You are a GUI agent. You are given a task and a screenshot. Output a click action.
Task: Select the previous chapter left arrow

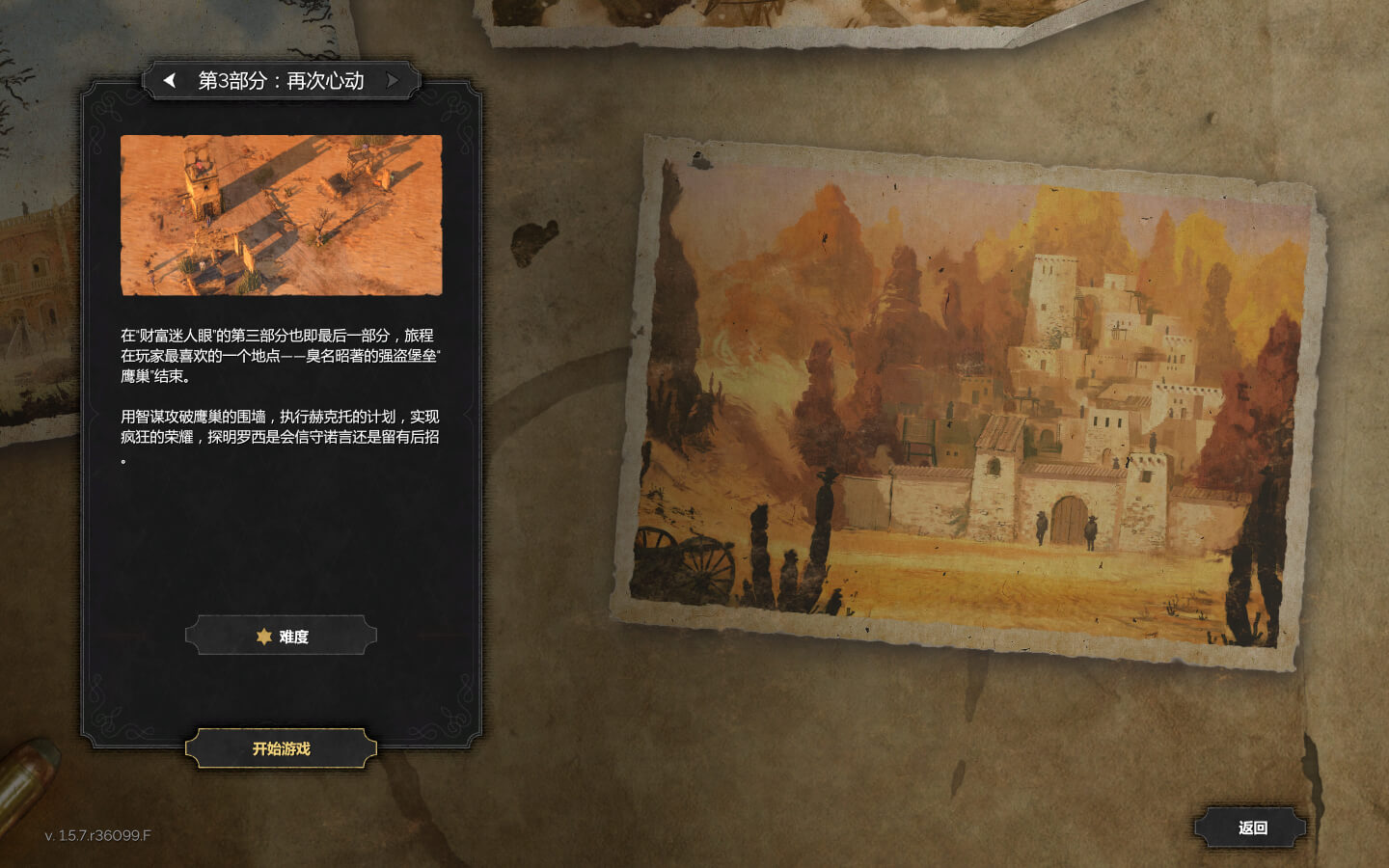pyautogui.click(x=170, y=80)
